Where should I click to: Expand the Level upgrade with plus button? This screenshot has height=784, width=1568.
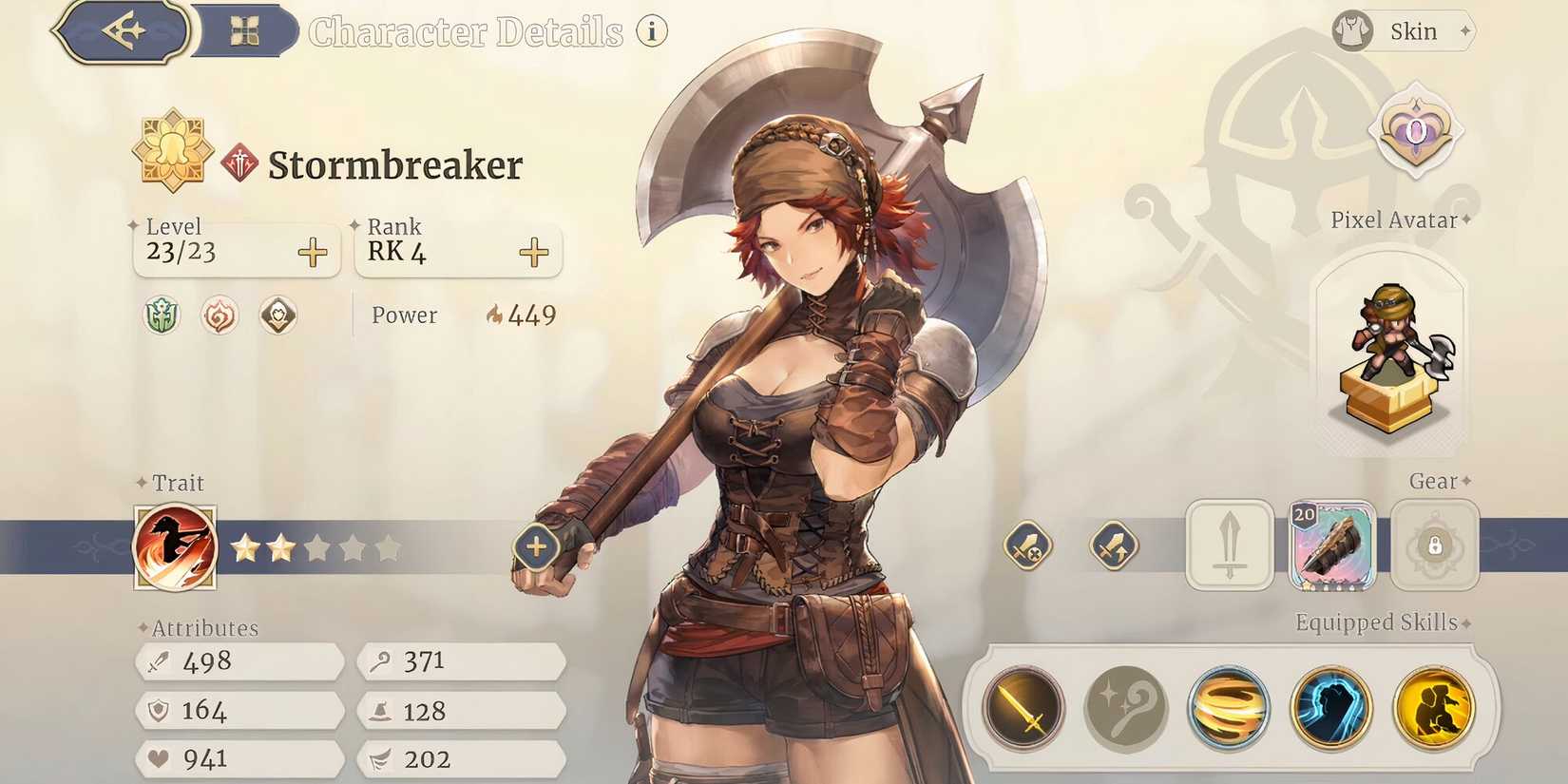(314, 252)
